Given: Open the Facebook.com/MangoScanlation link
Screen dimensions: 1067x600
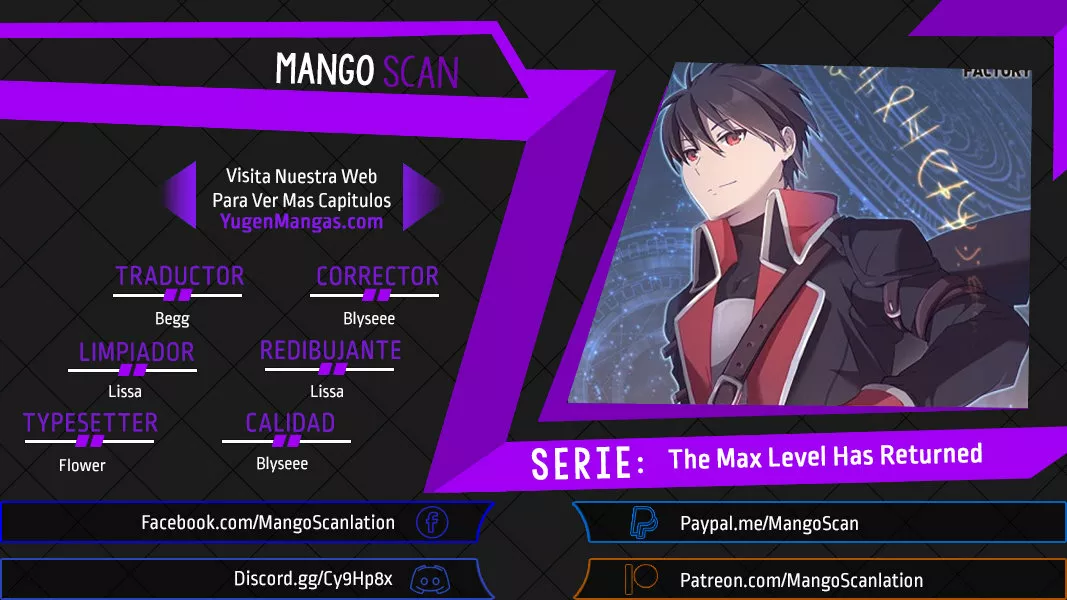Looking at the screenshot, I should [267, 522].
